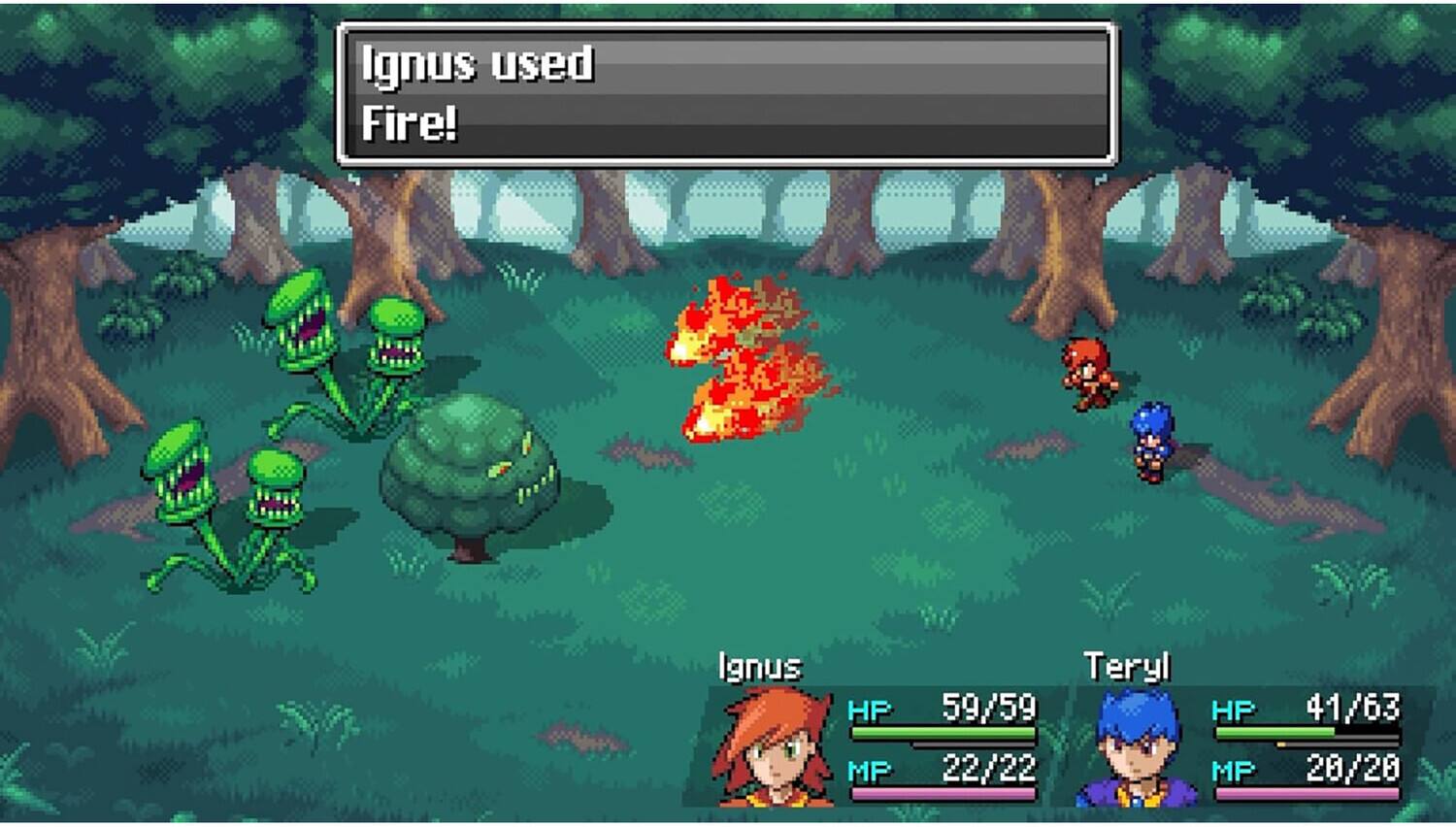Click the HP label in Ignus's panel
The width and height of the screenshot is (1456, 827).
tap(869, 709)
